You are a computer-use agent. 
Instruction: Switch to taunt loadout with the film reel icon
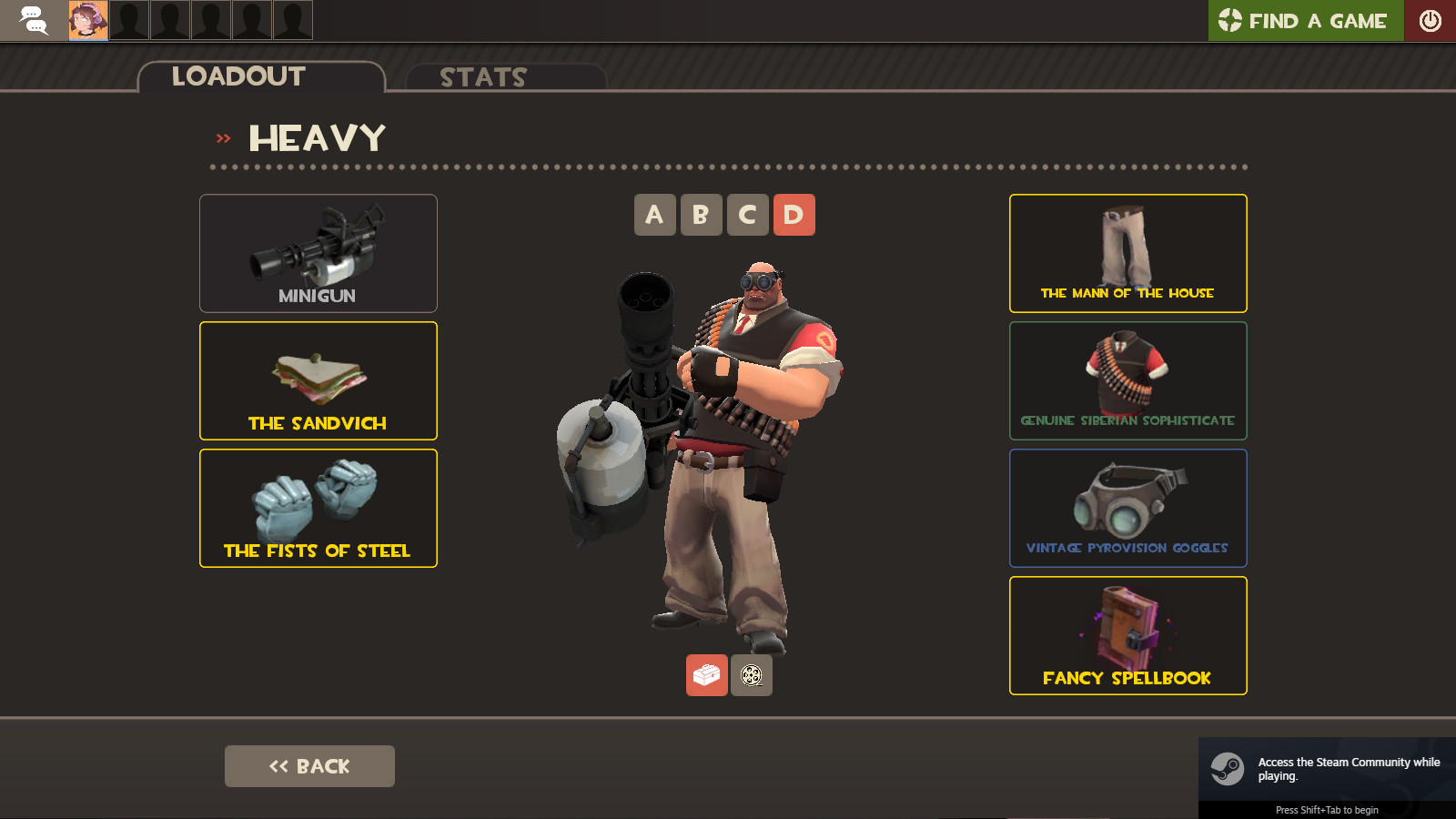[x=751, y=675]
